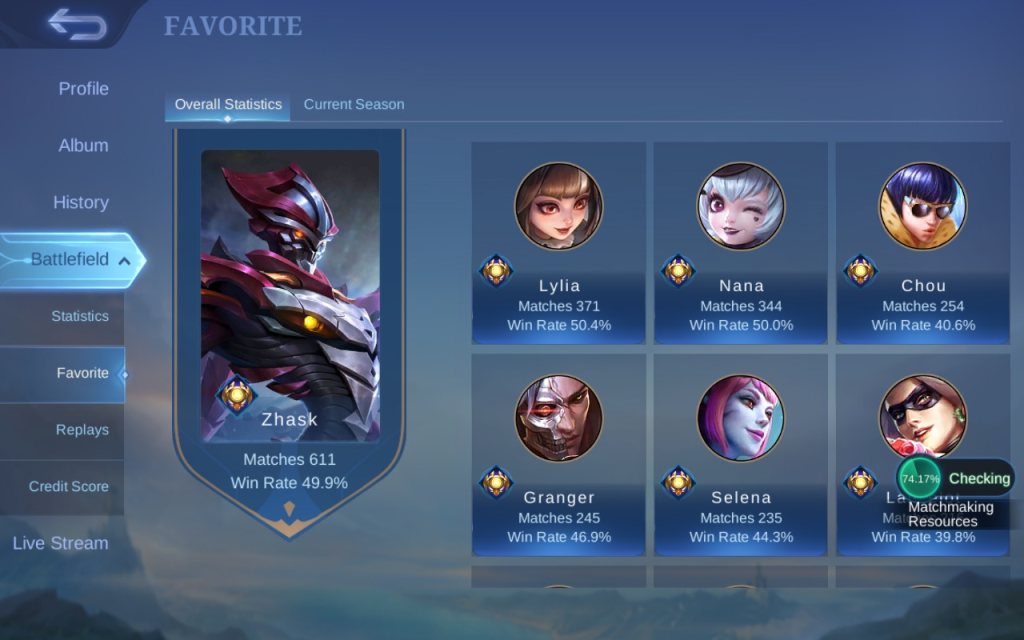Switch to the Overall Statistics tab

228,105
